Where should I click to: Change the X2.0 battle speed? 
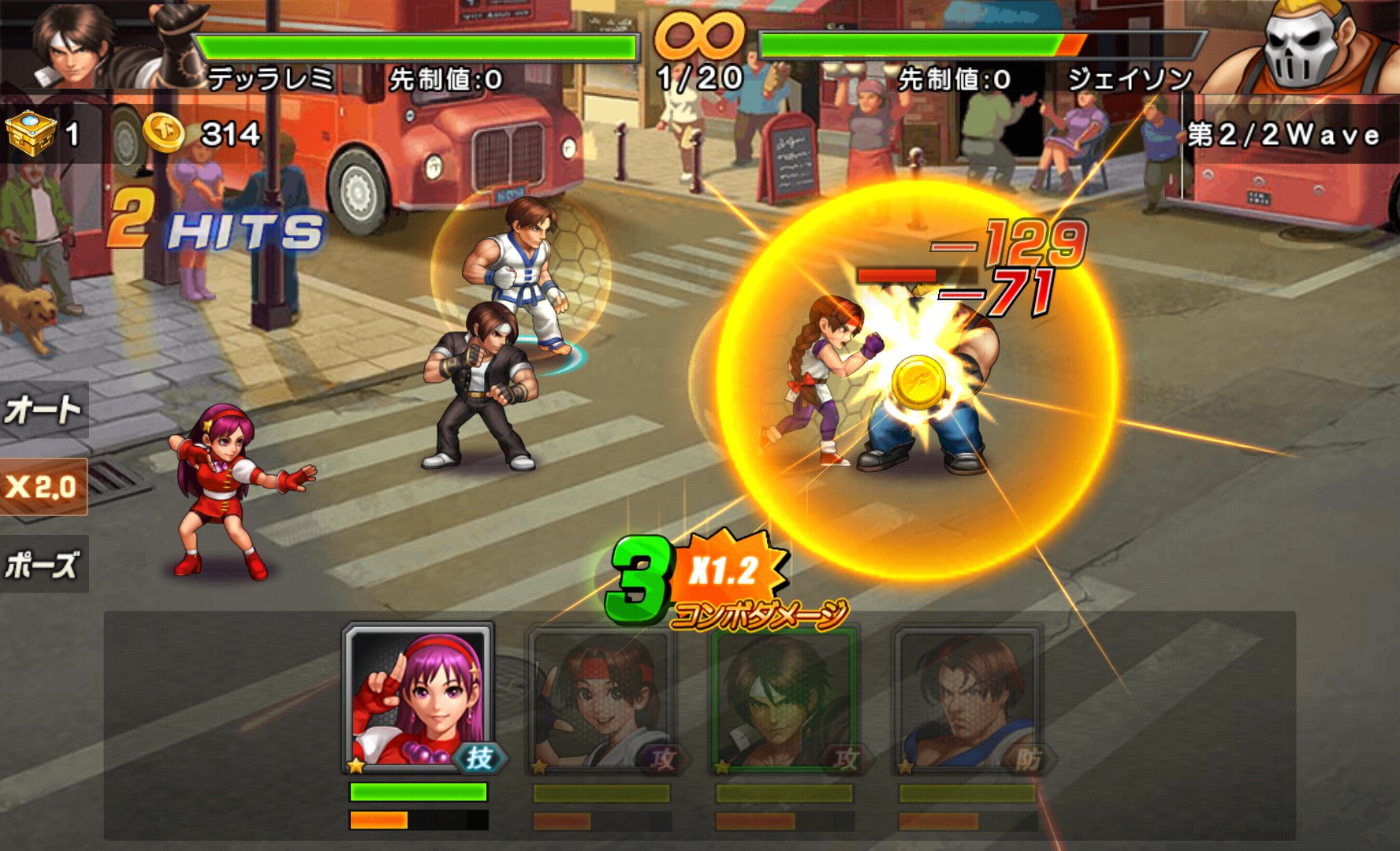(43, 486)
